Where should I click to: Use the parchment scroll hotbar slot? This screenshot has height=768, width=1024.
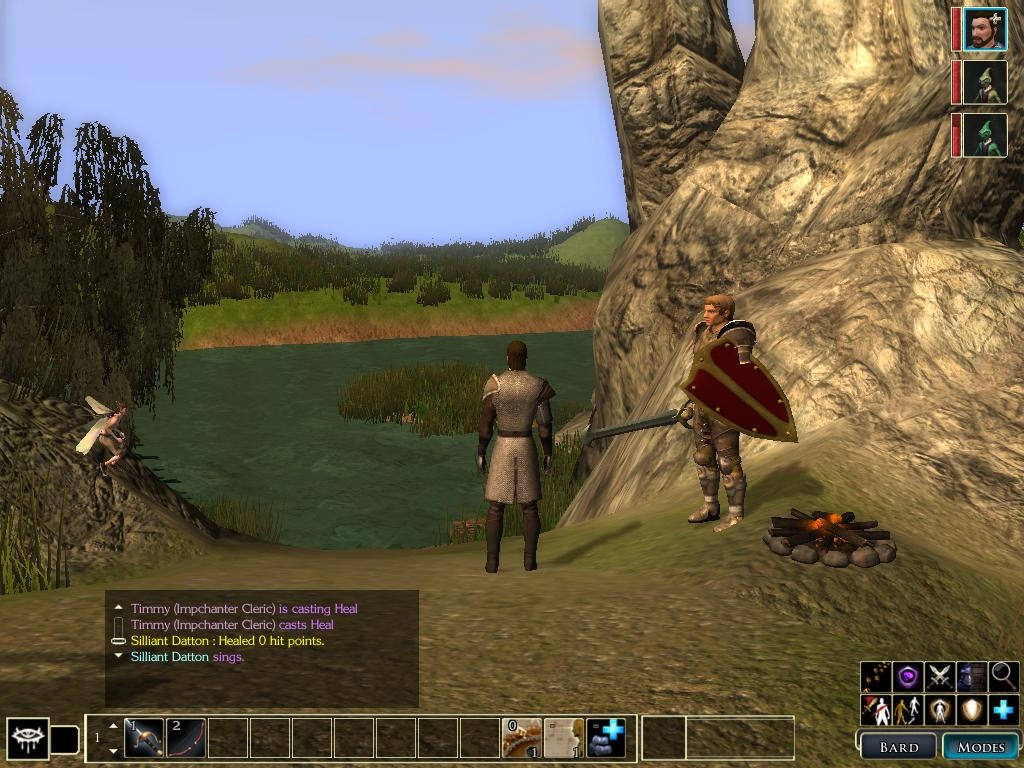564,738
